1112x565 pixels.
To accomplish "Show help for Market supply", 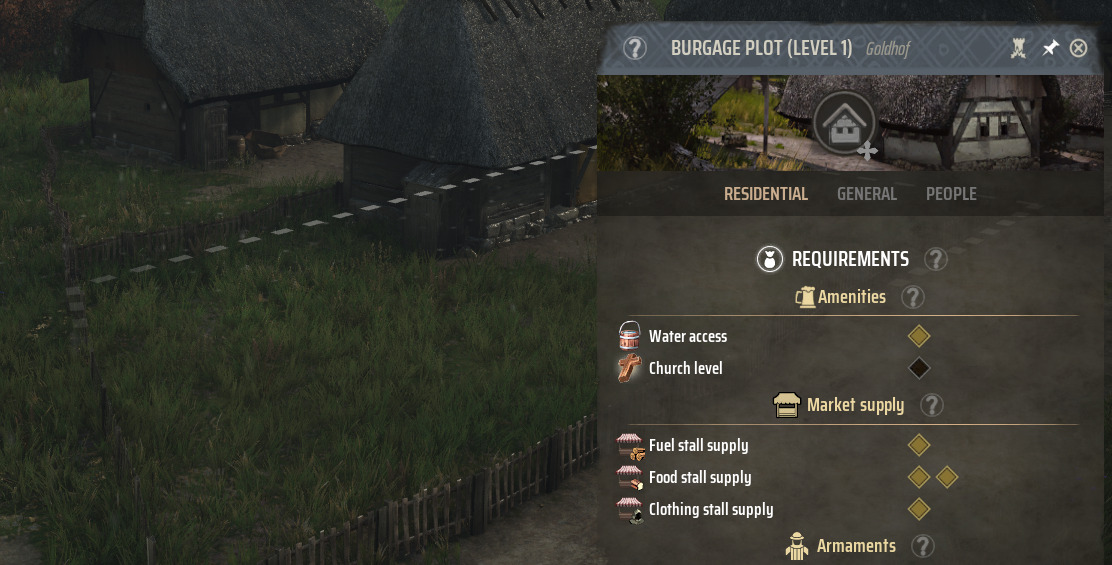I will (931, 405).
